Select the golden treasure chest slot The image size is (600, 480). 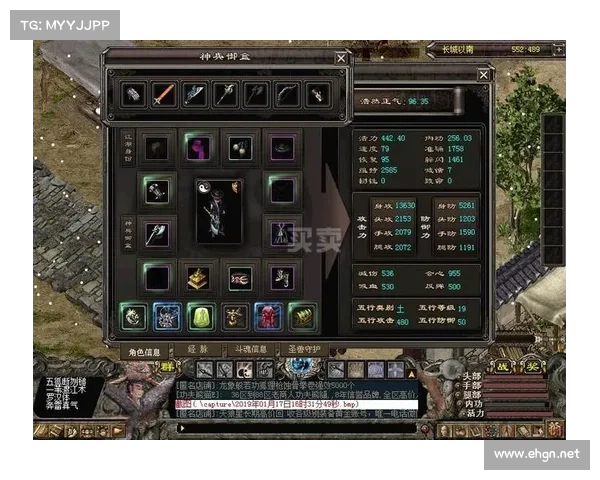click(301, 317)
